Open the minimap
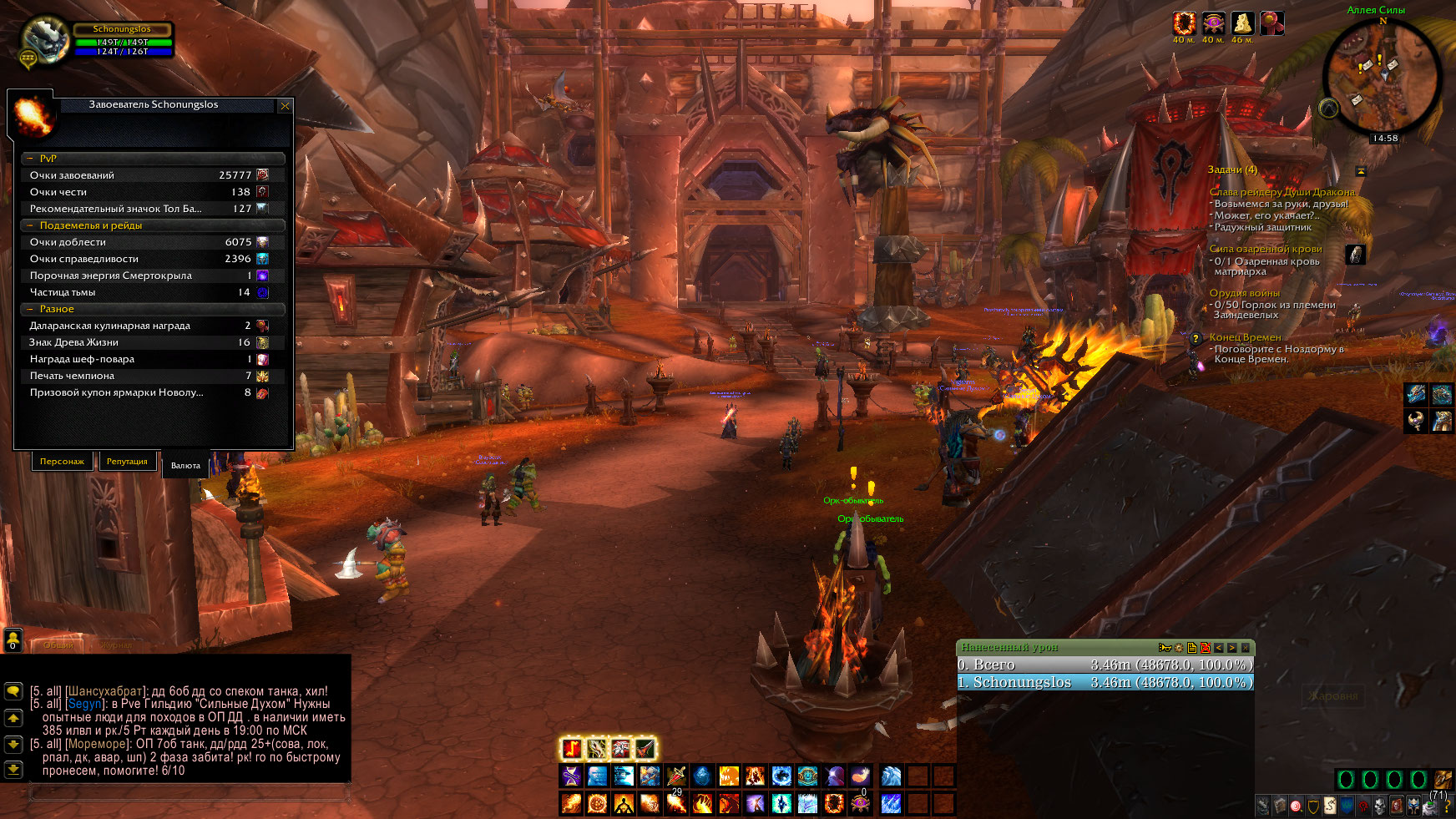 pyautogui.click(x=1383, y=78)
